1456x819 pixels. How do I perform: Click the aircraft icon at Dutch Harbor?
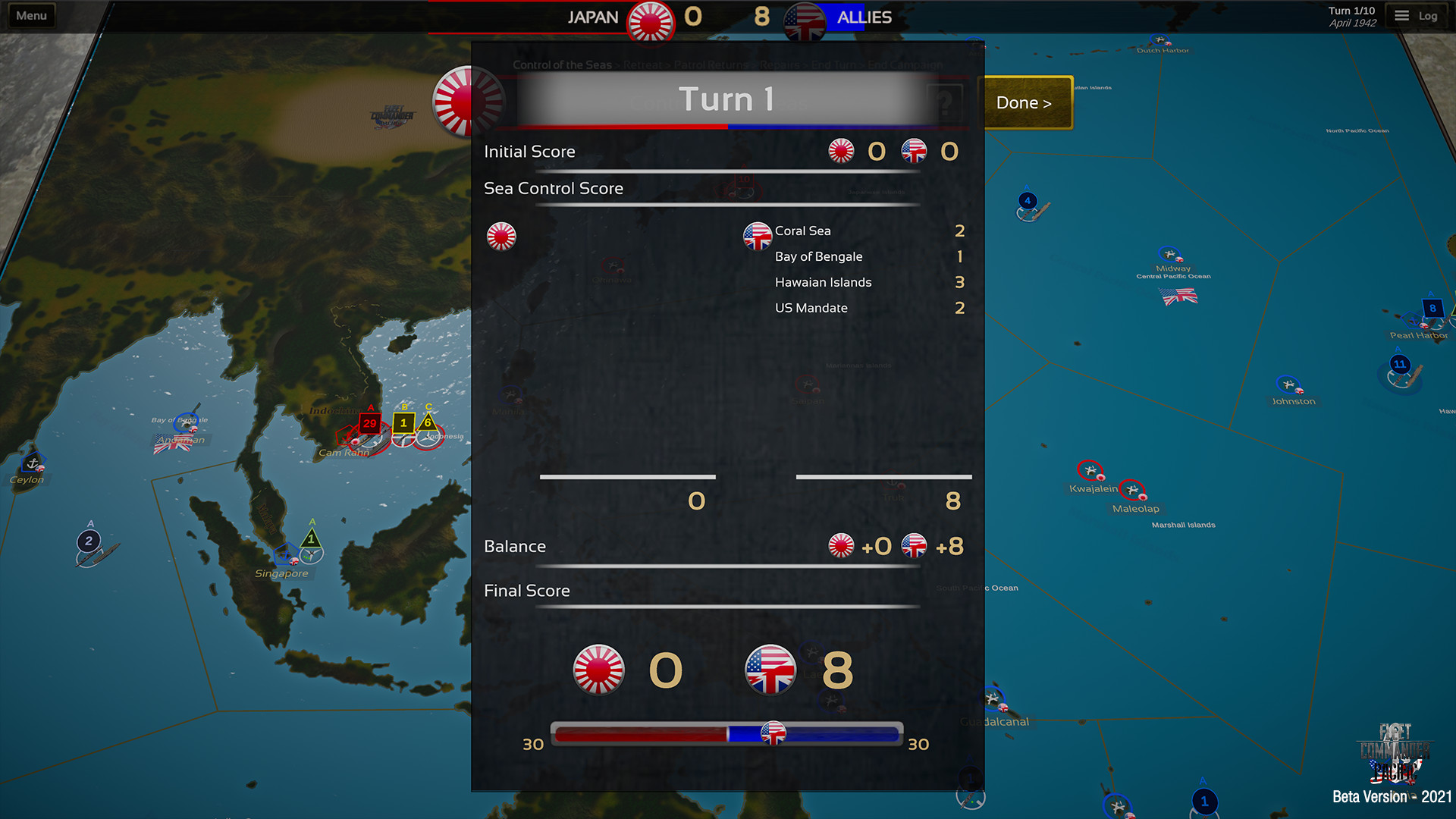pyautogui.click(x=1158, y=40)
